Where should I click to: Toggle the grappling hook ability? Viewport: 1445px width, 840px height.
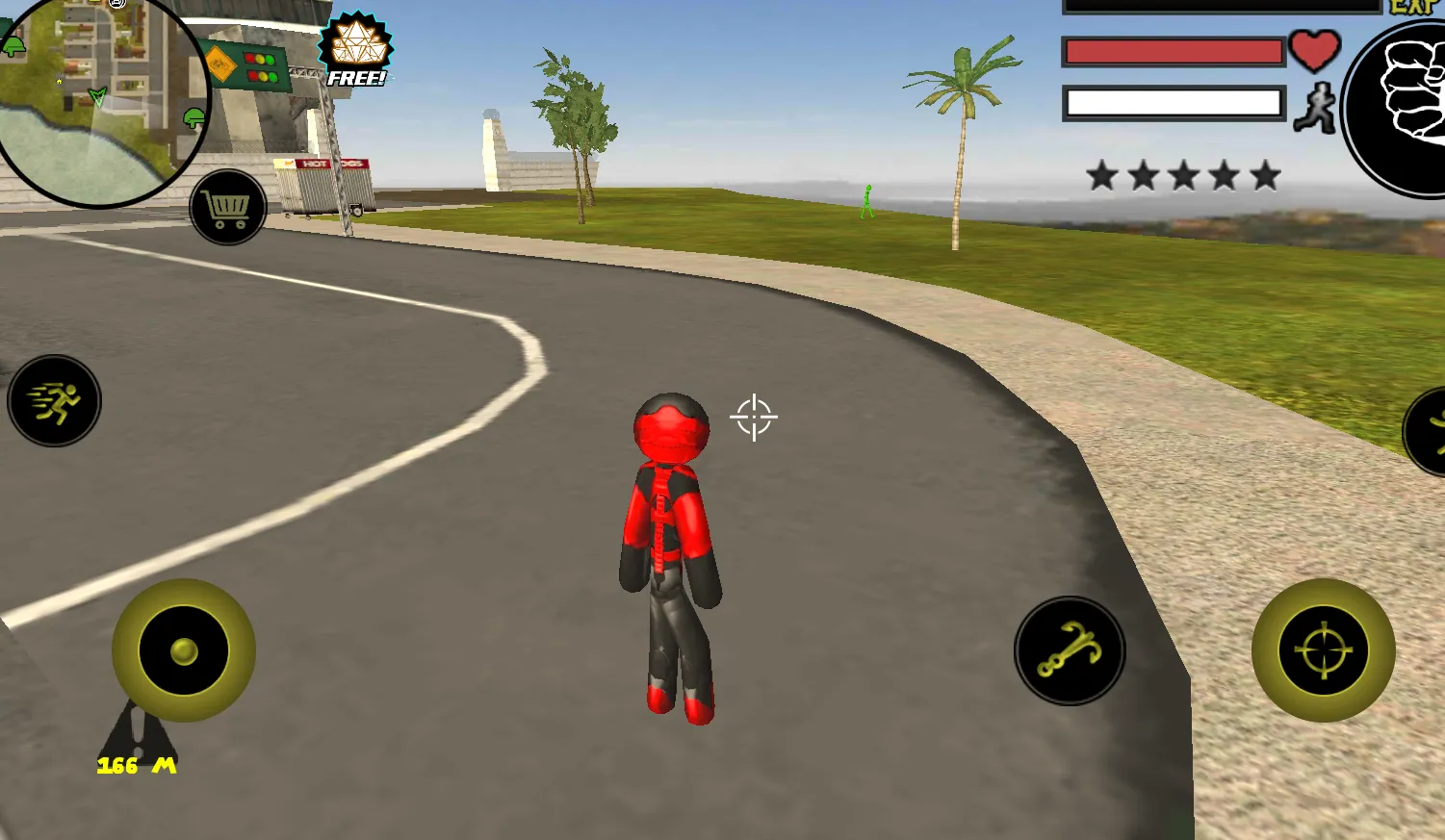(1070, 650)
